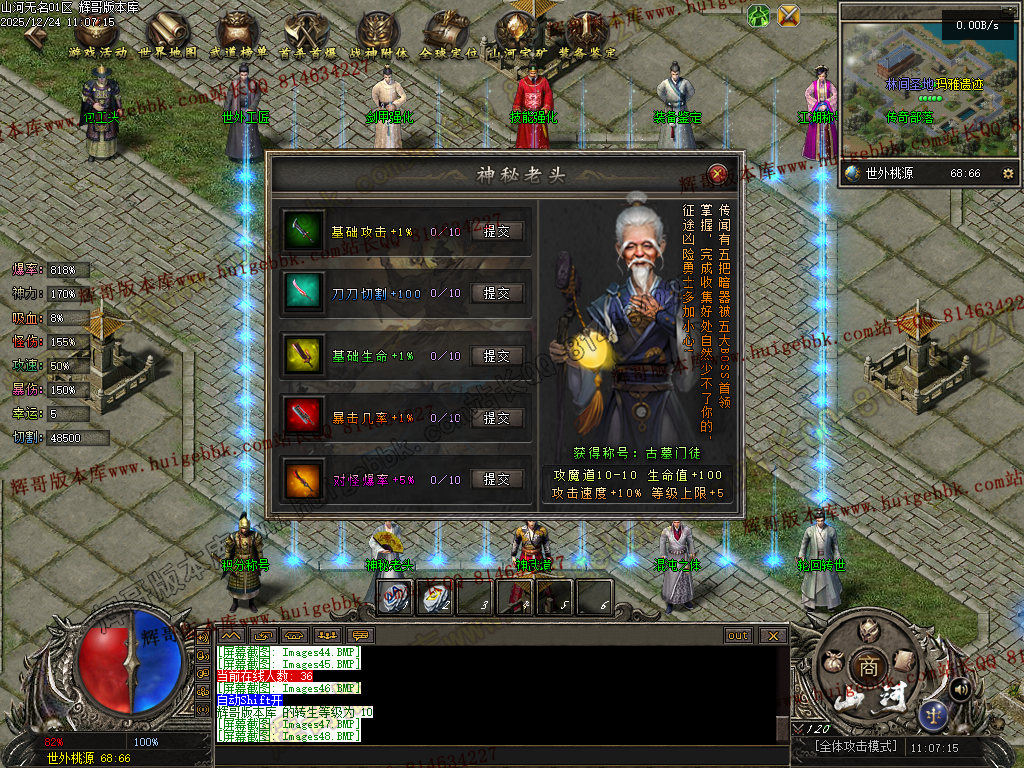Submit items for 基础攻击 +1%
1024x768 pixels.
(x=497, y=231)
